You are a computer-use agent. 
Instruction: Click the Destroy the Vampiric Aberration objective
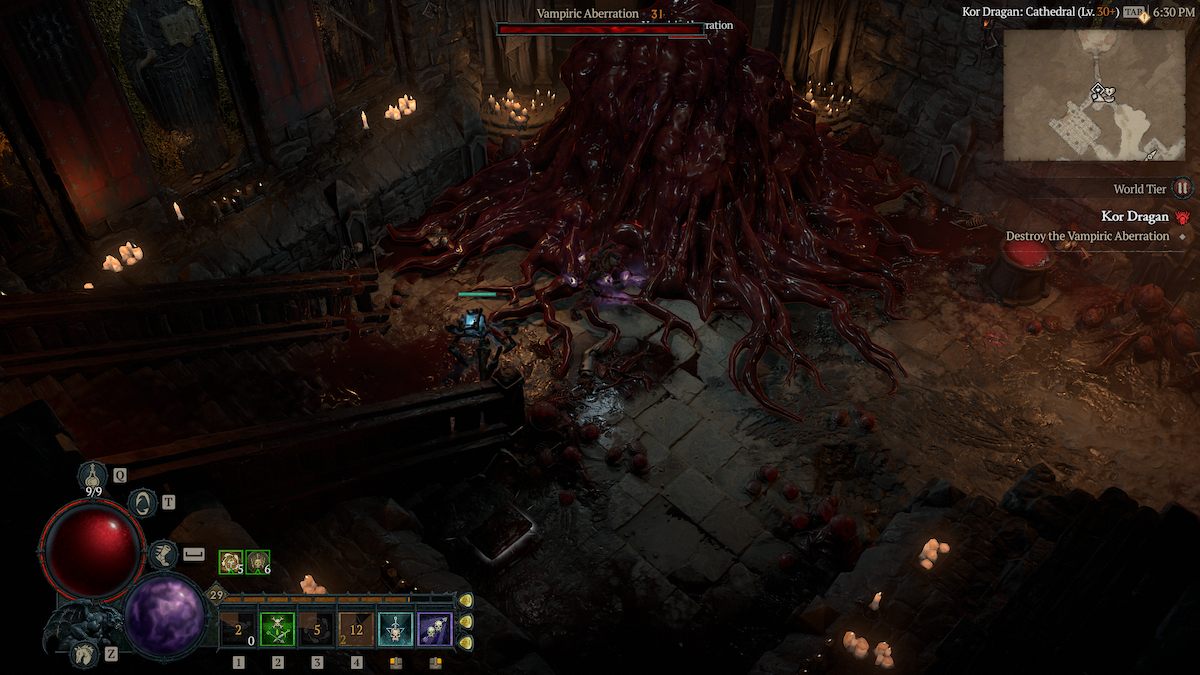[x=1087, y=236]
